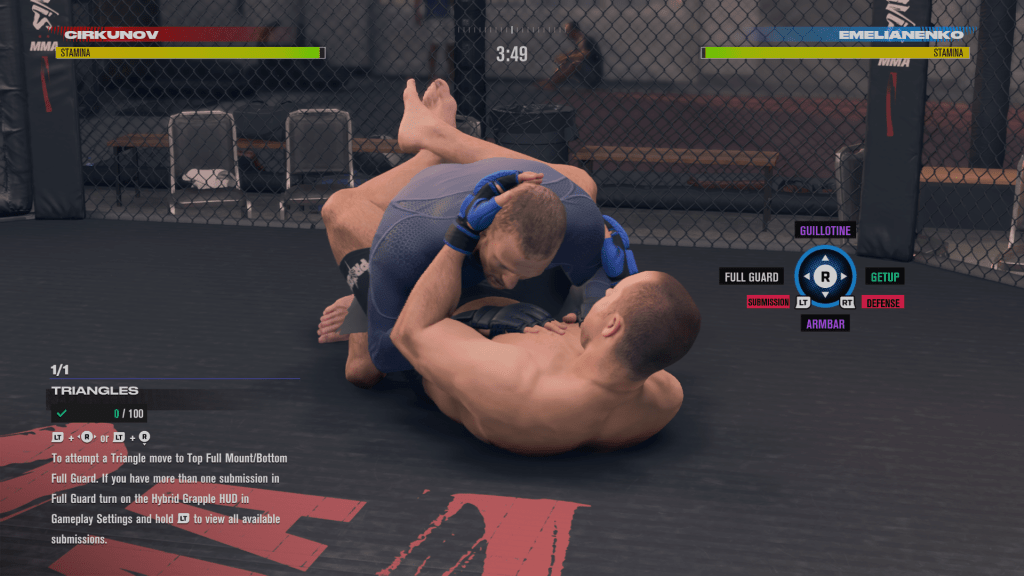Choose the Full Guard transition label
The height and width of the screenshot is (576, 1024).
(x=751, y=277)
